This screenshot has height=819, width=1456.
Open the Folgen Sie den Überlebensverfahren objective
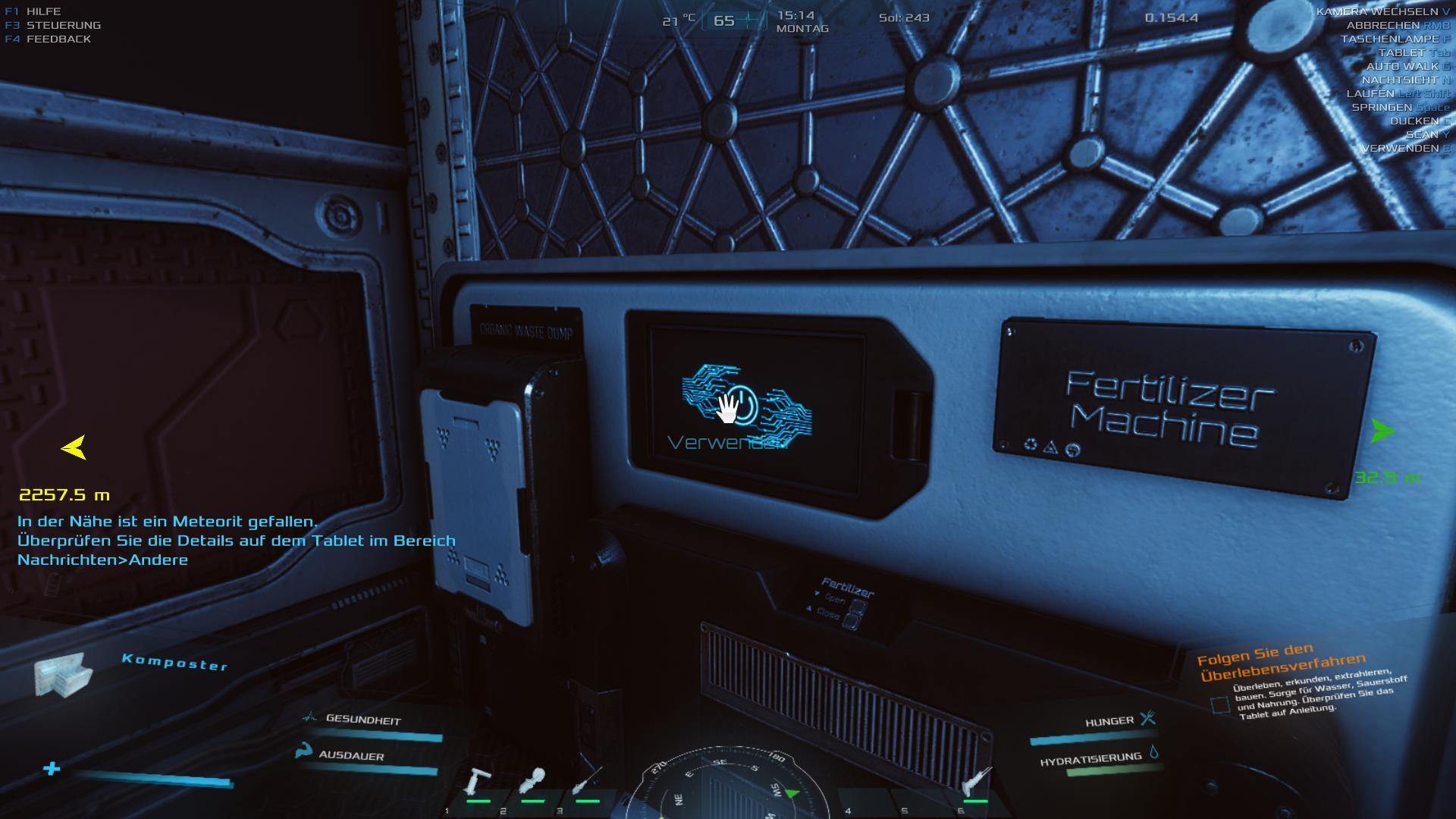(x=1282, y=661)
